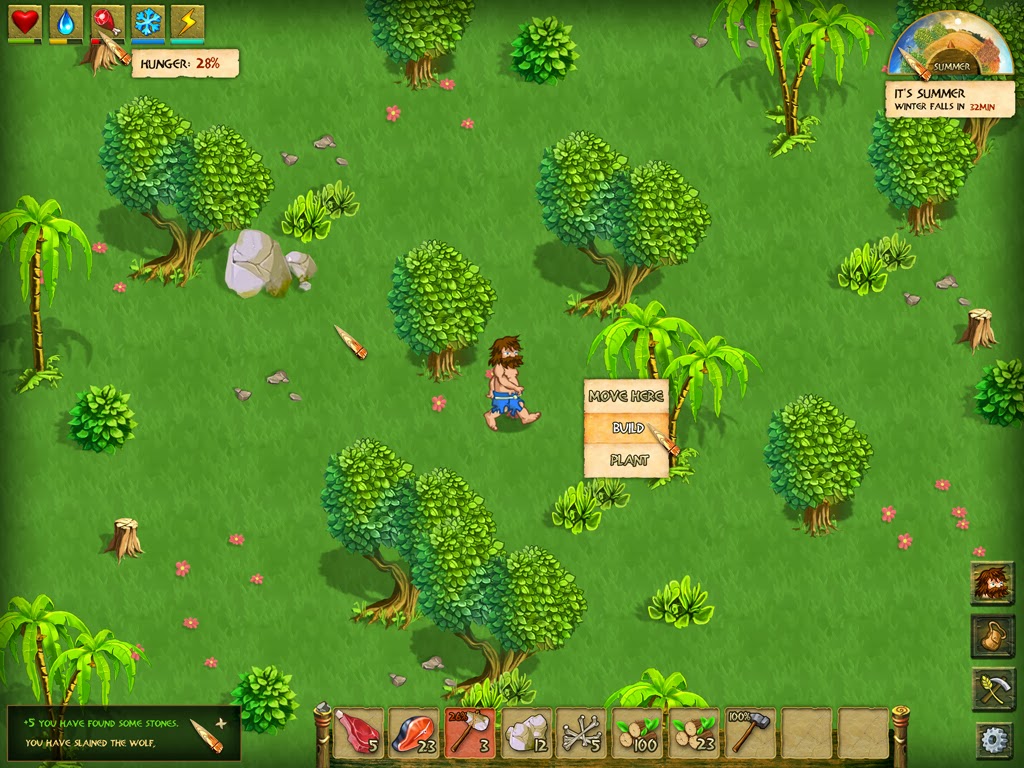Select the wood logs stack of 100
Screen dimensions: 1024x768
[638, 733]
